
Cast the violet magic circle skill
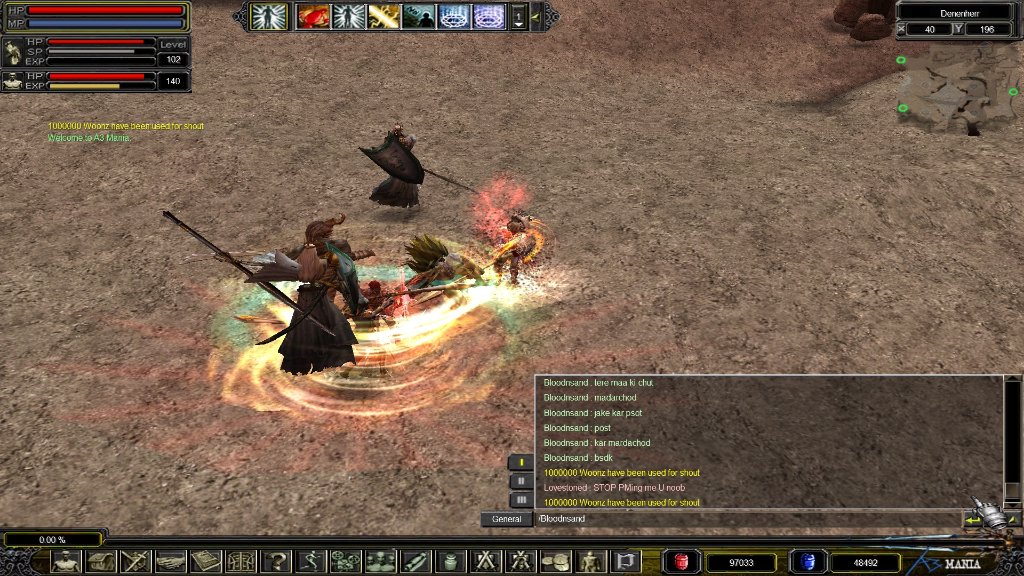489,16
